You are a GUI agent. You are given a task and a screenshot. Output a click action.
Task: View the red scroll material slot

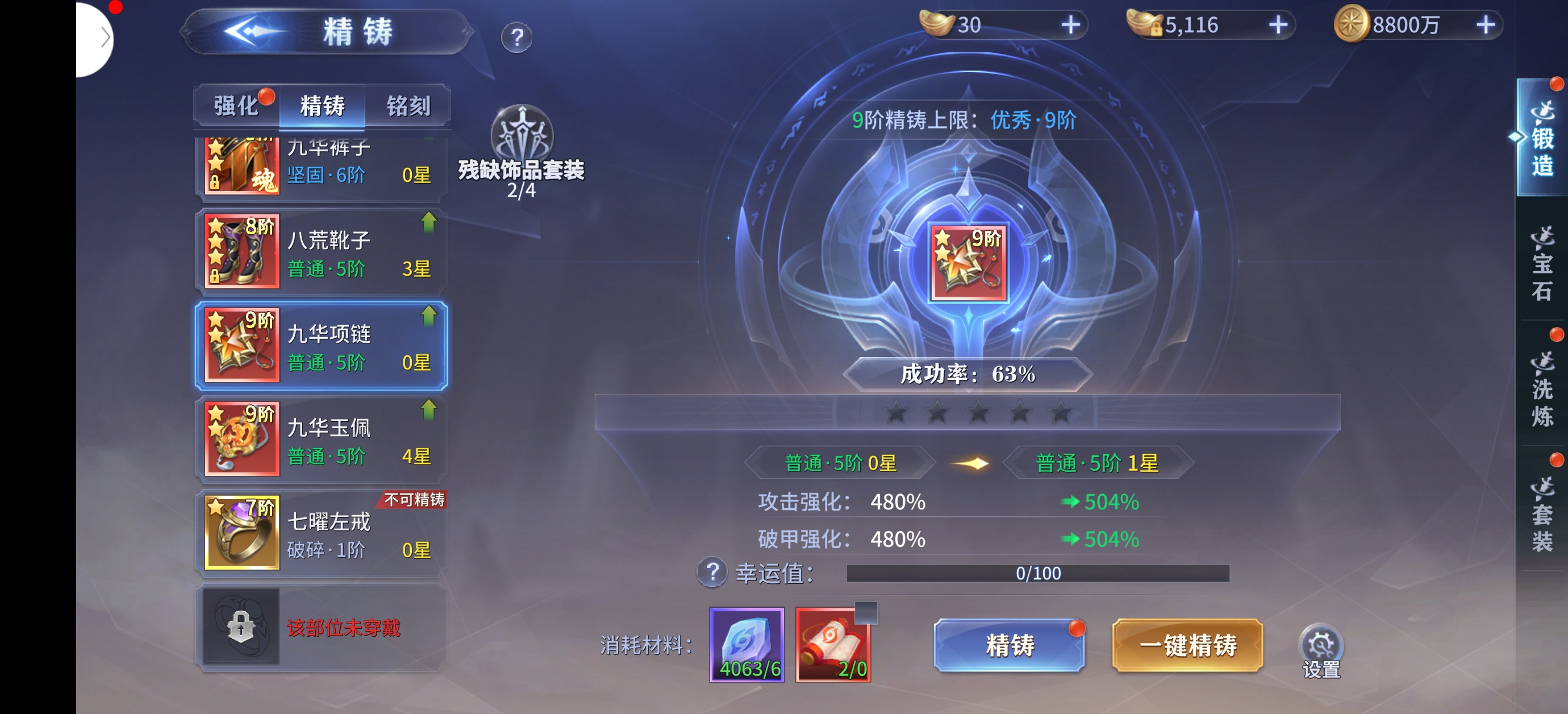[x=832, y=645]
